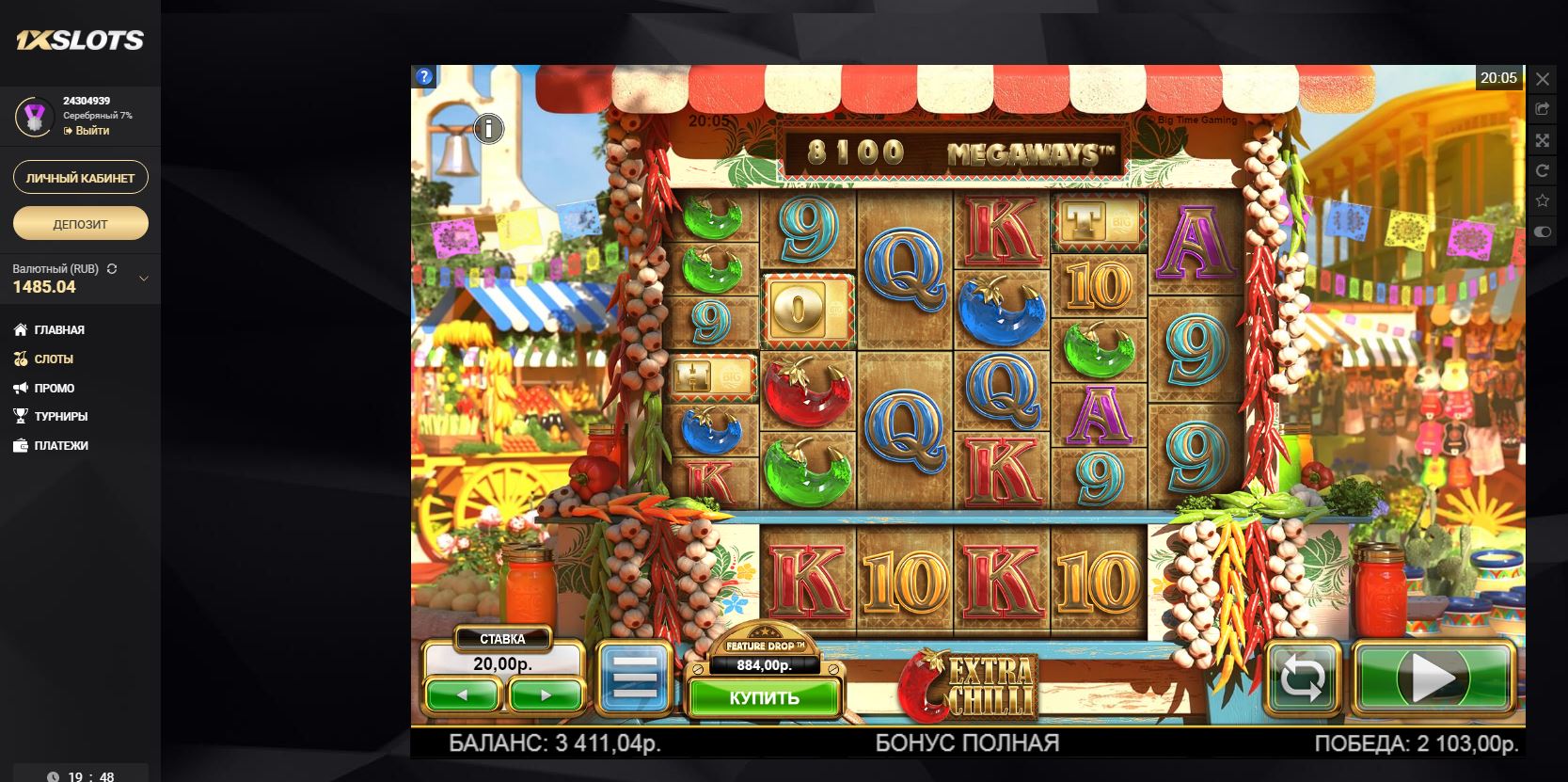This screenshot has width=1568, height=782.
Task: Open the Промо section
Action: pos(55,389)
